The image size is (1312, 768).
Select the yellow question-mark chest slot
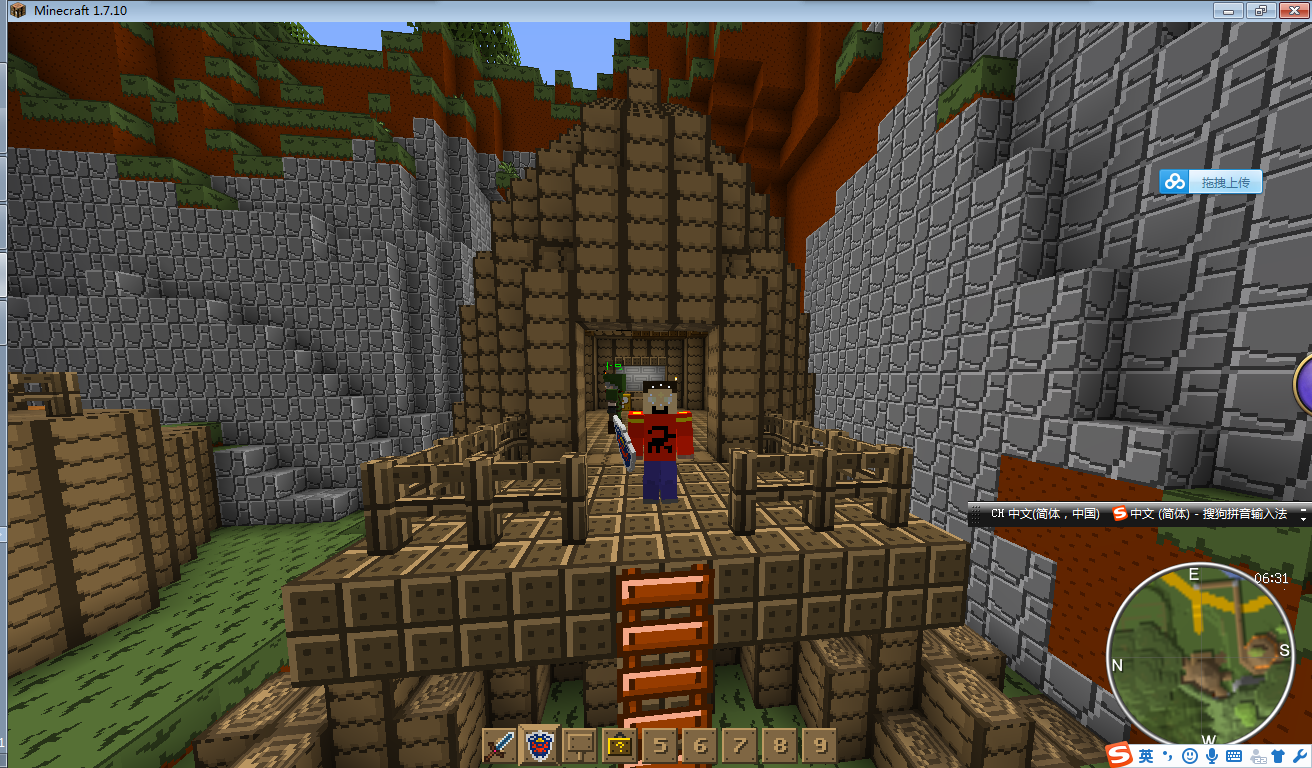[x=620, y=745]
